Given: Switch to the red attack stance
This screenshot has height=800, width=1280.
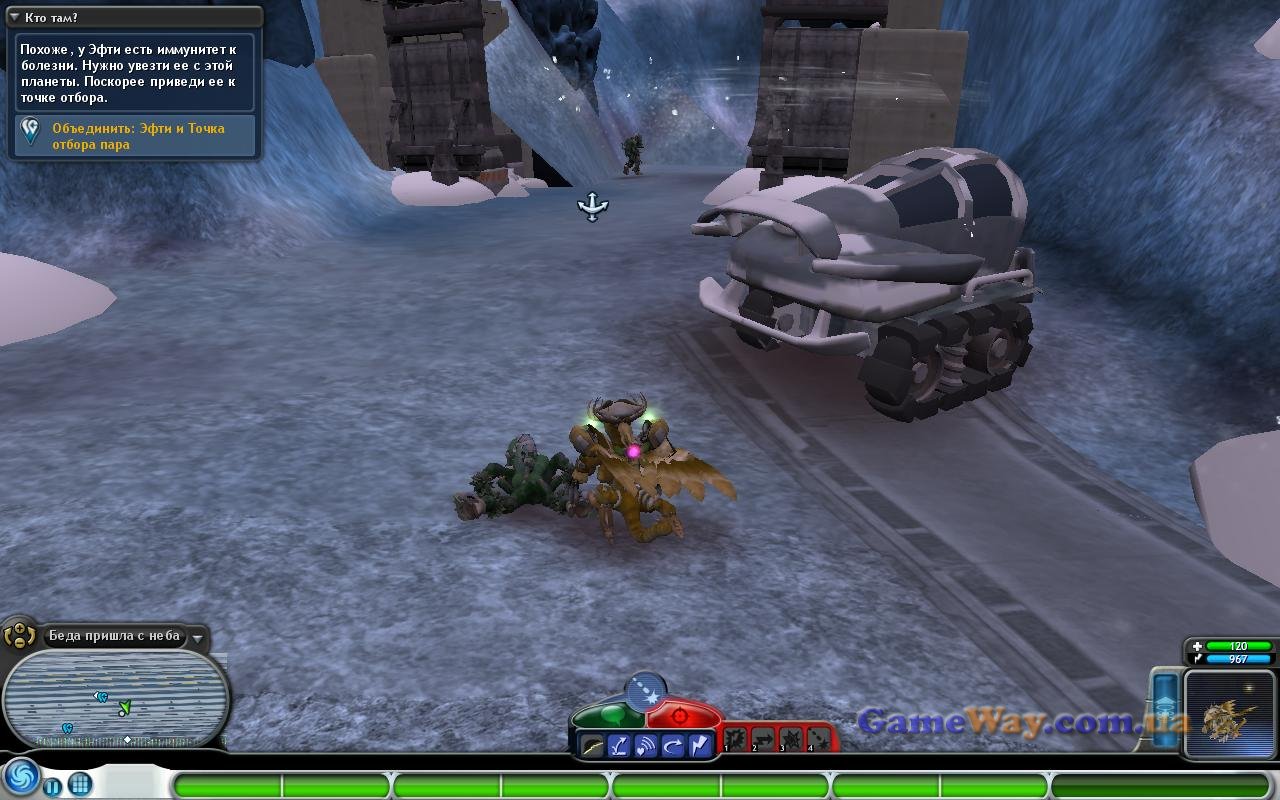Looking at the screenshot, I should pos(682,714).
